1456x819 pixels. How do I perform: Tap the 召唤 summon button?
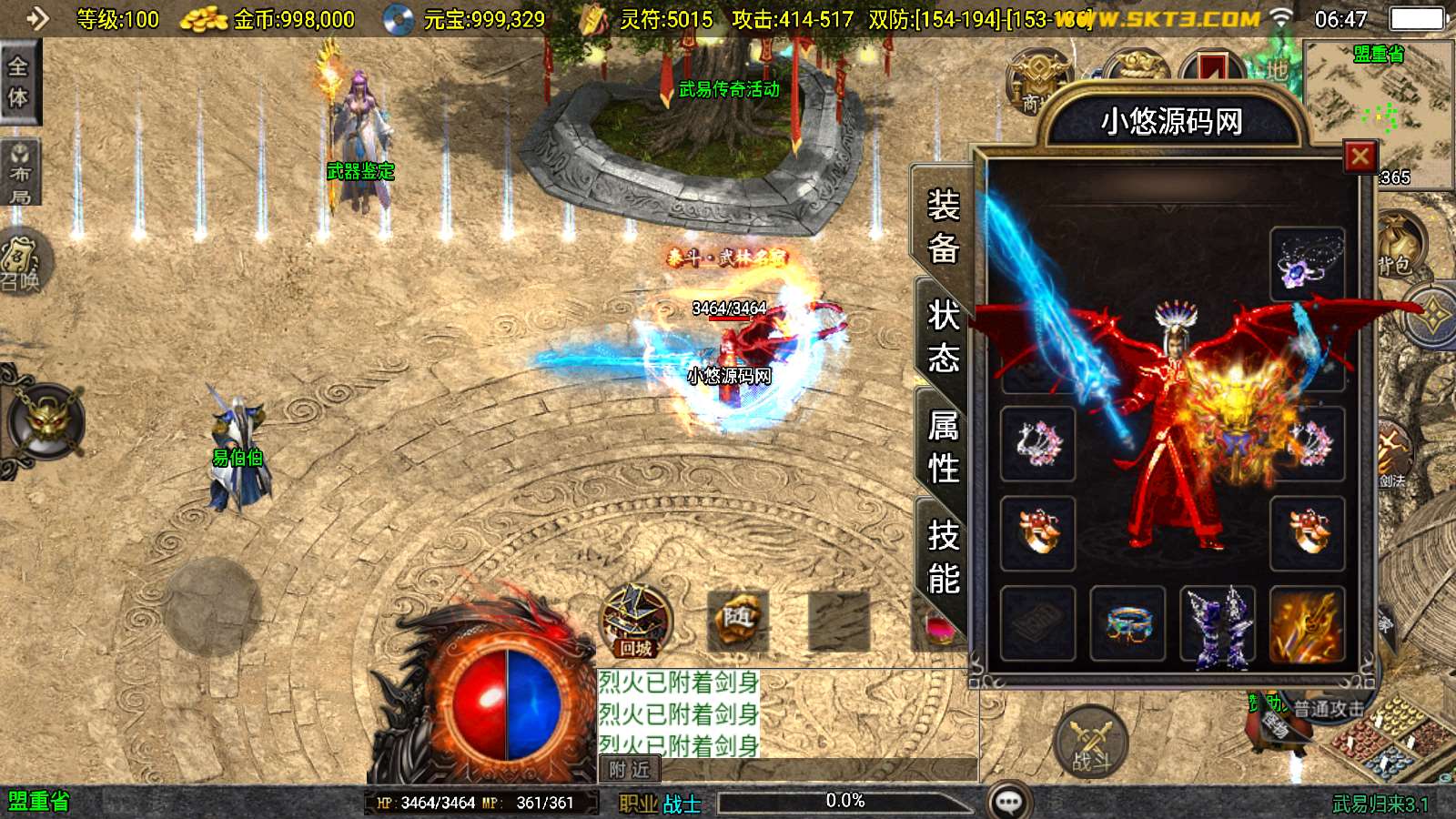point(23,264)
